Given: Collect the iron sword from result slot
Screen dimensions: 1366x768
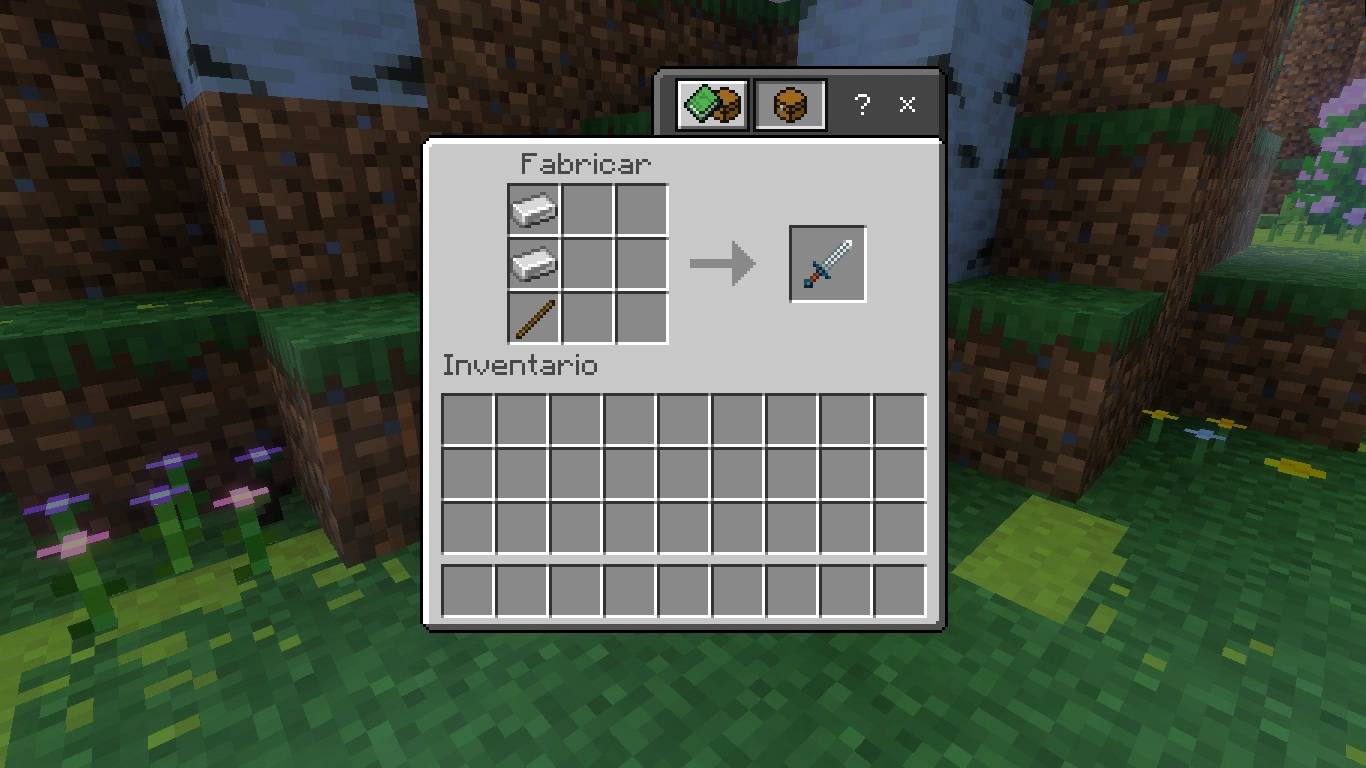Looking at the screenshot, I should pyautogui.click(x=827, y=263).
